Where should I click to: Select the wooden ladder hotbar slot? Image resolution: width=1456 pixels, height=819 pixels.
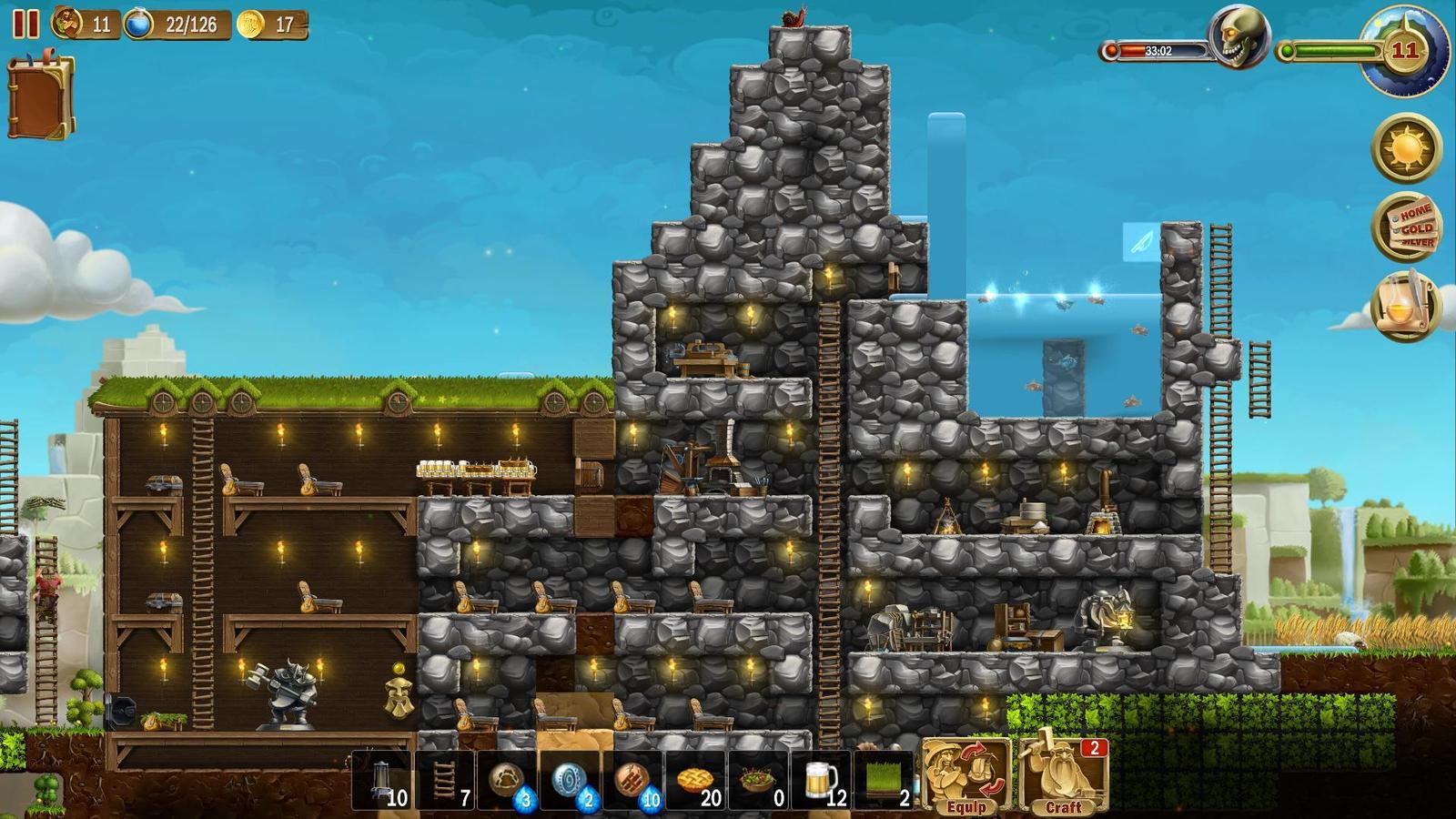(445, 780)
